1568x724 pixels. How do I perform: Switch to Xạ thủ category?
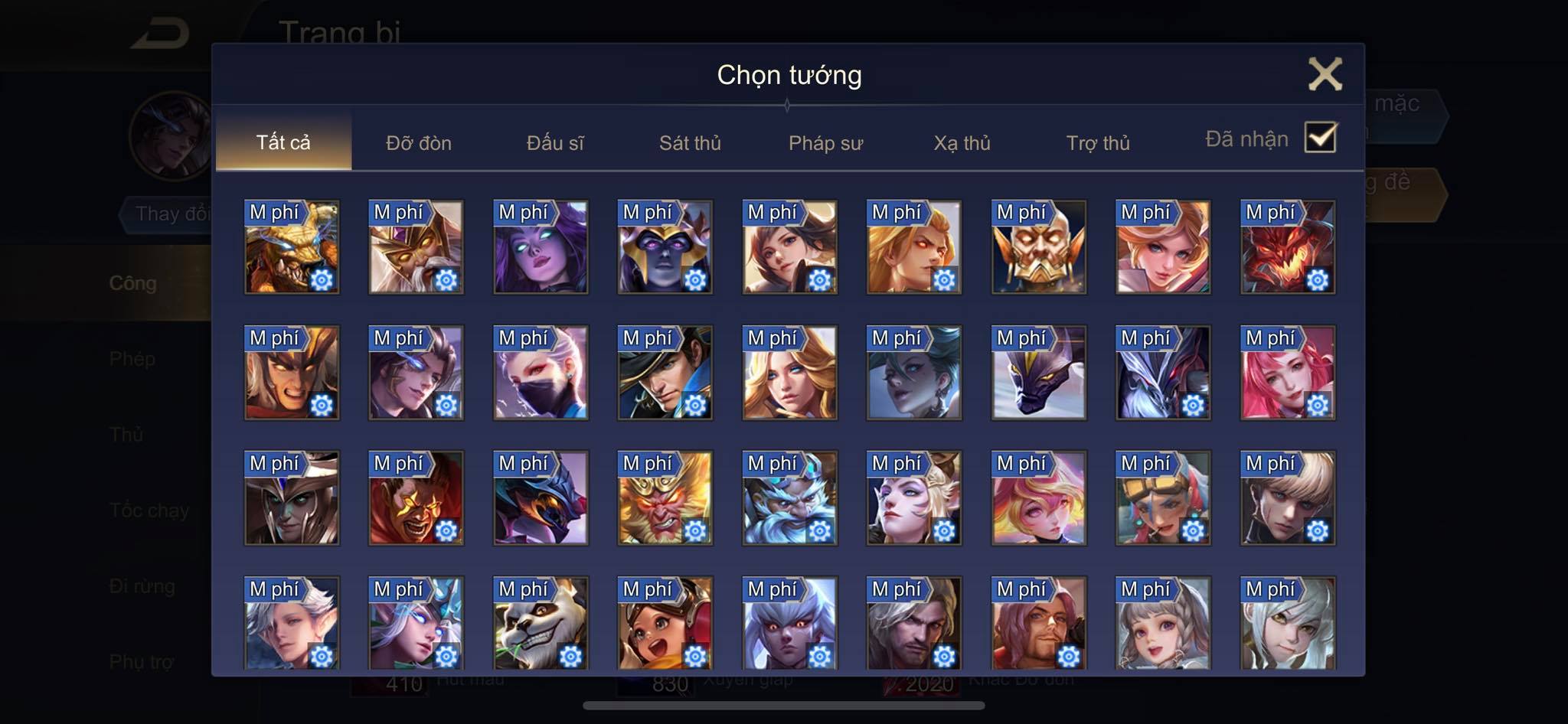click(962, 142)
